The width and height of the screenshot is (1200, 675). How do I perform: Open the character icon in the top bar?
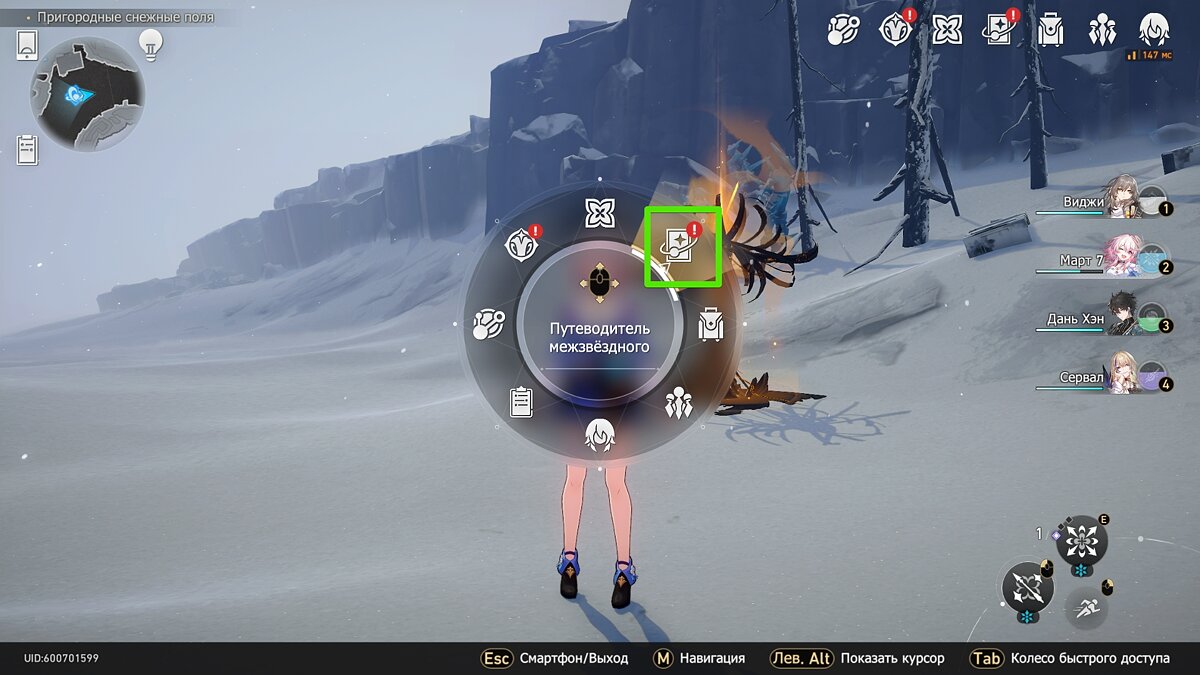(1155, 30)
